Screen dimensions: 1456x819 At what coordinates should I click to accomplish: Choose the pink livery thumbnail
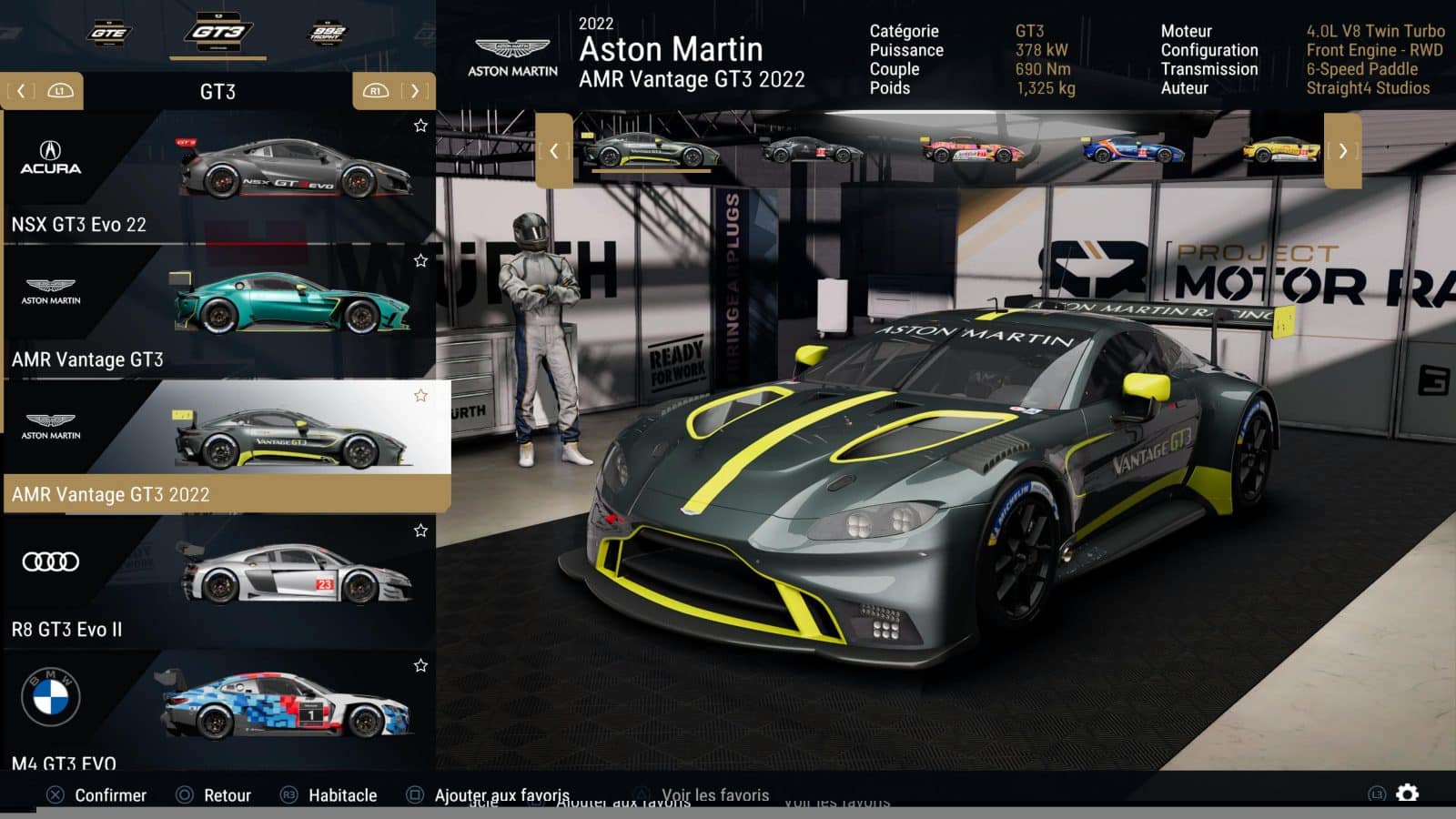972,150
